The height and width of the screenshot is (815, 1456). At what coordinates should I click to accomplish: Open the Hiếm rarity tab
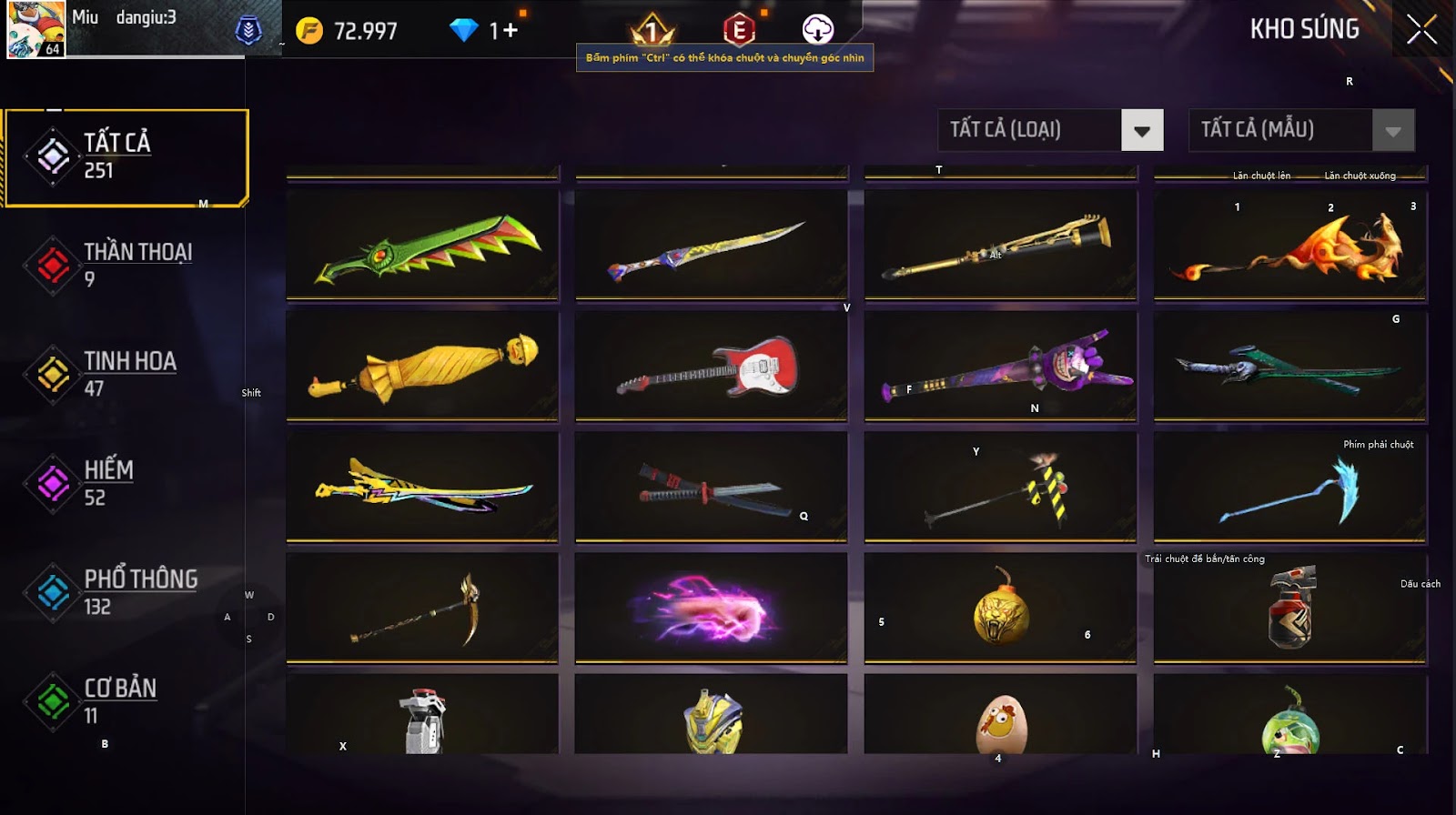(126, 483)
